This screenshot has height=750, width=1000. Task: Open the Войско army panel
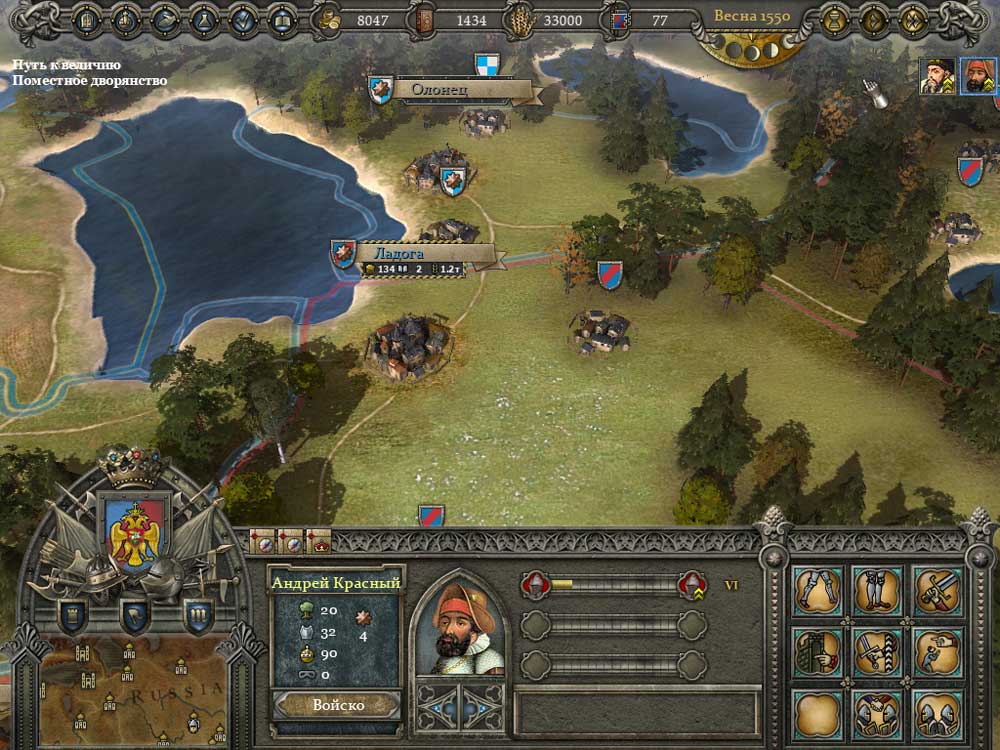pos(337,704)
